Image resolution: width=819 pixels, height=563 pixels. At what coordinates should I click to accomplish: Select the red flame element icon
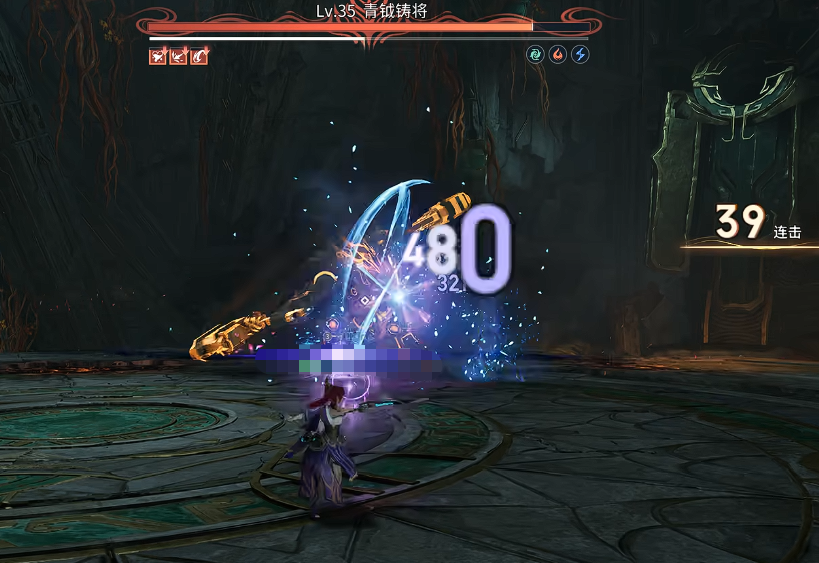click(x=558, y=55)
